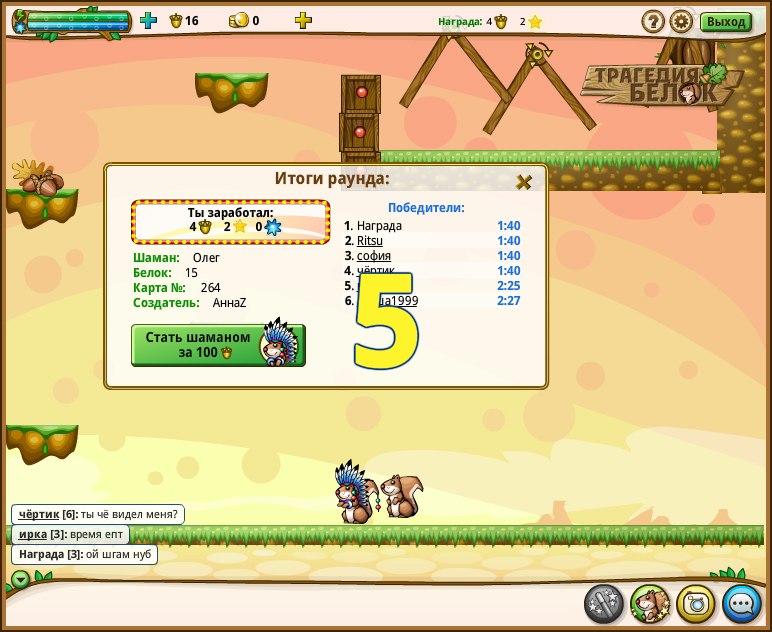Image resolution: width=772 pixels, height=632 pixels.
Task: Activate the magic wand button
Action: click(x=604, y=604)
